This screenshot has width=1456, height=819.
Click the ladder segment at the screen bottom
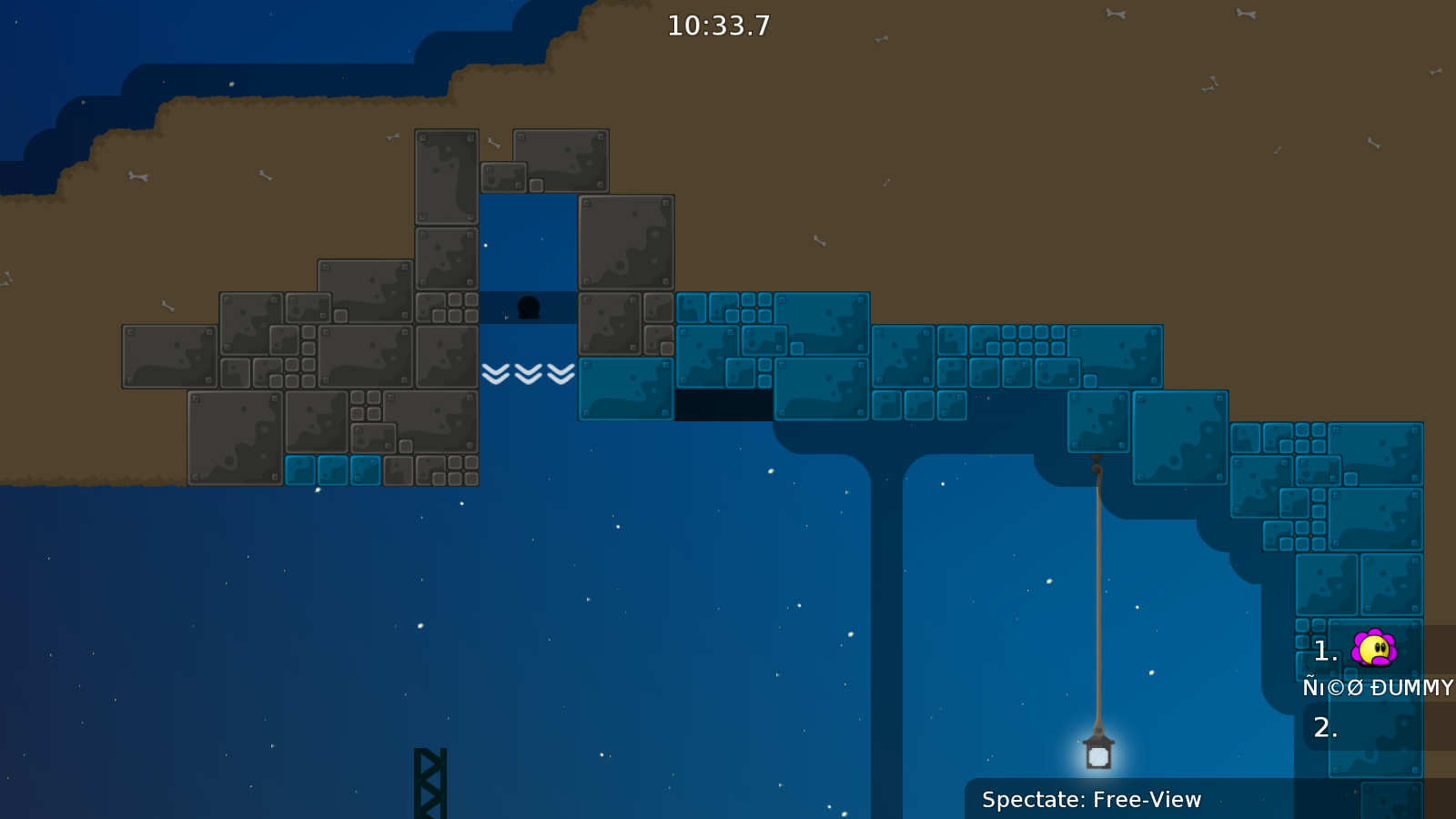point(429,783)
